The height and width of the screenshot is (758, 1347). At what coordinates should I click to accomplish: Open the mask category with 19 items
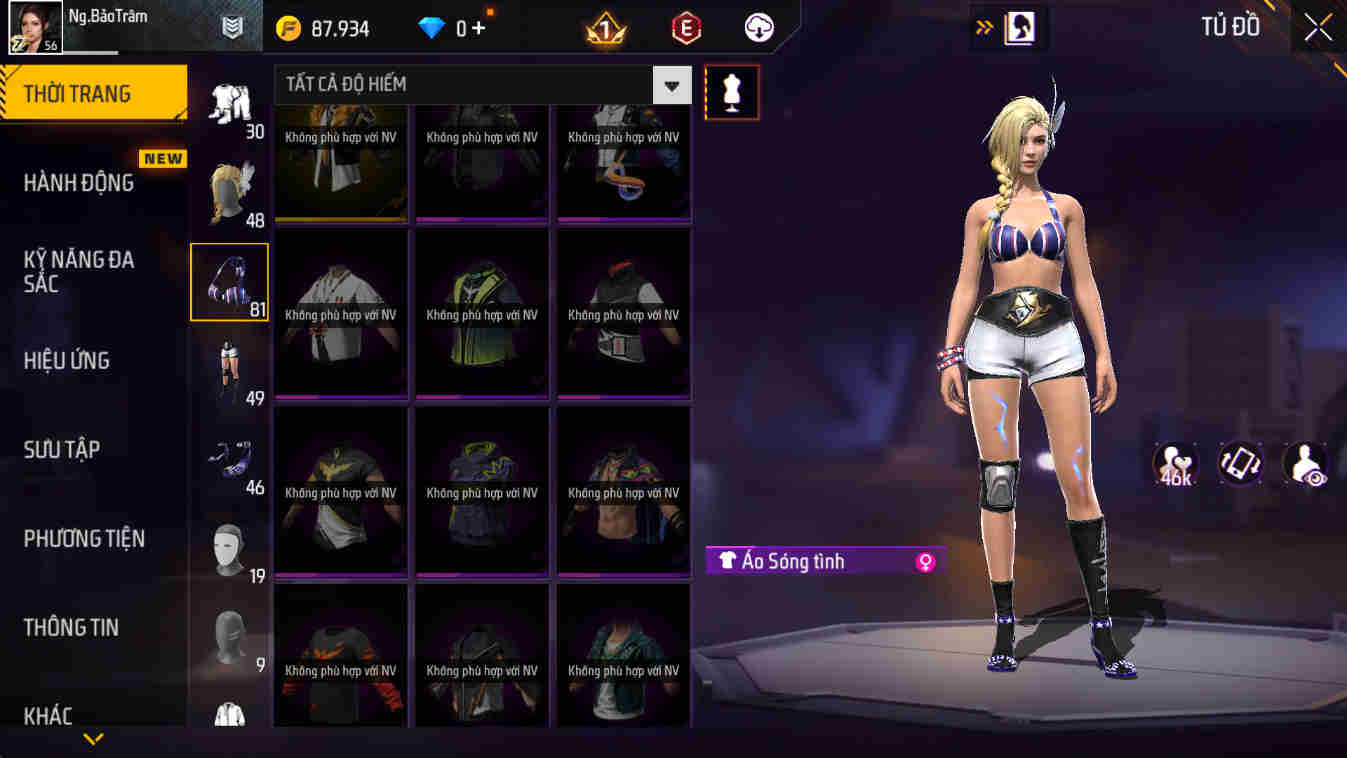point(229,545)
